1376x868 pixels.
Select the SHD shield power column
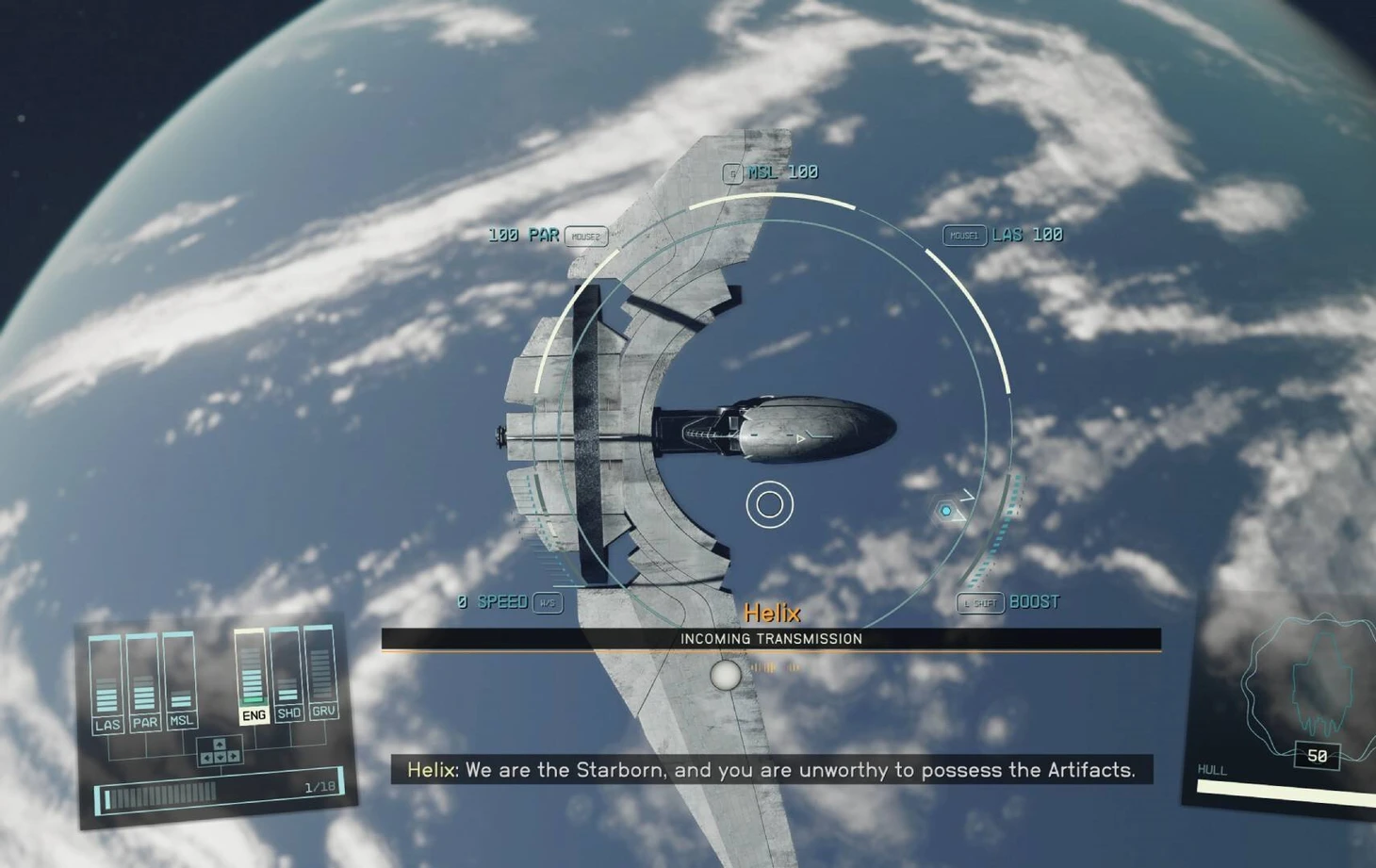click(x=287, y=674)
